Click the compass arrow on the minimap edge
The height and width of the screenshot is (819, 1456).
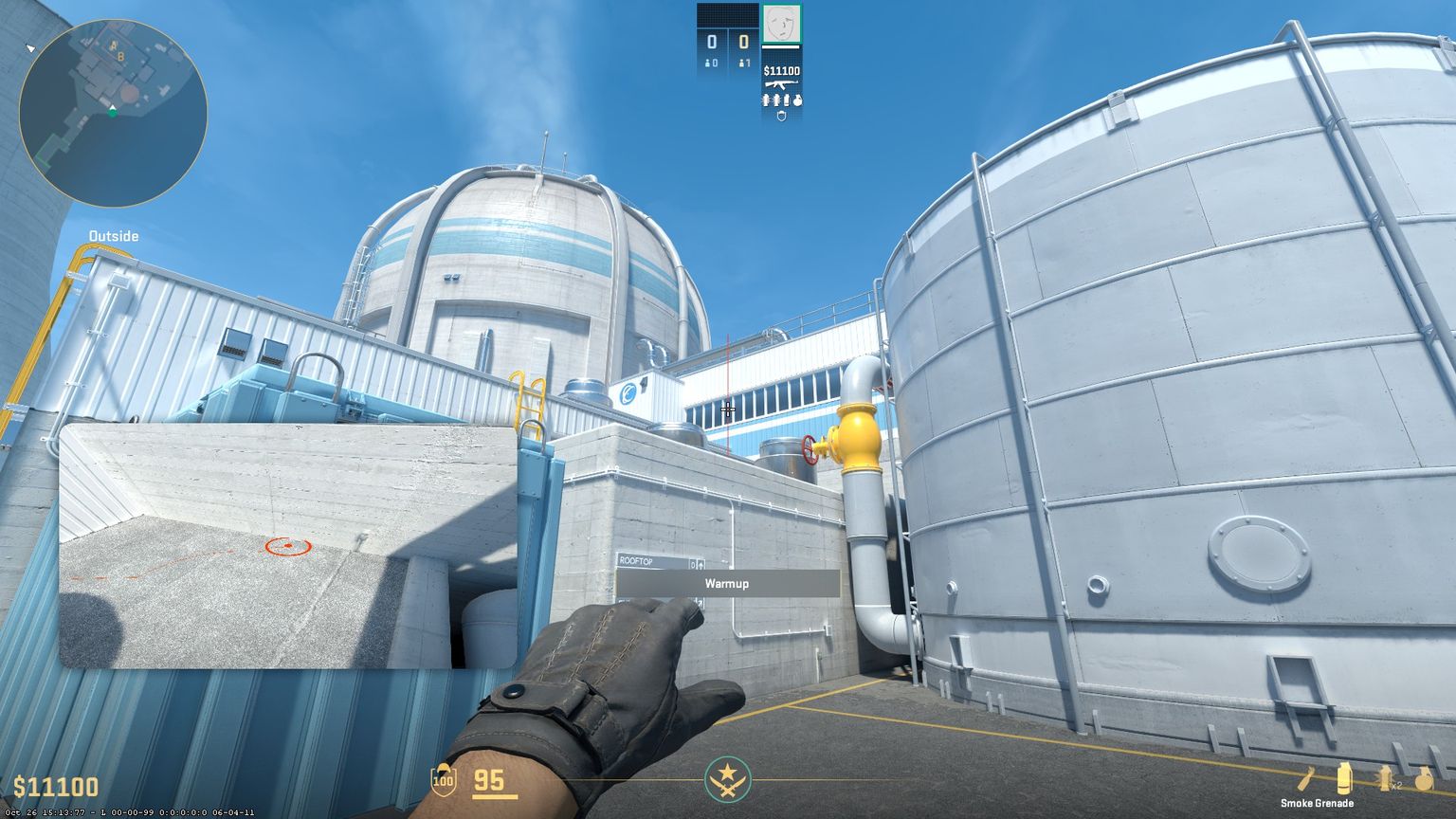(32, 45)
